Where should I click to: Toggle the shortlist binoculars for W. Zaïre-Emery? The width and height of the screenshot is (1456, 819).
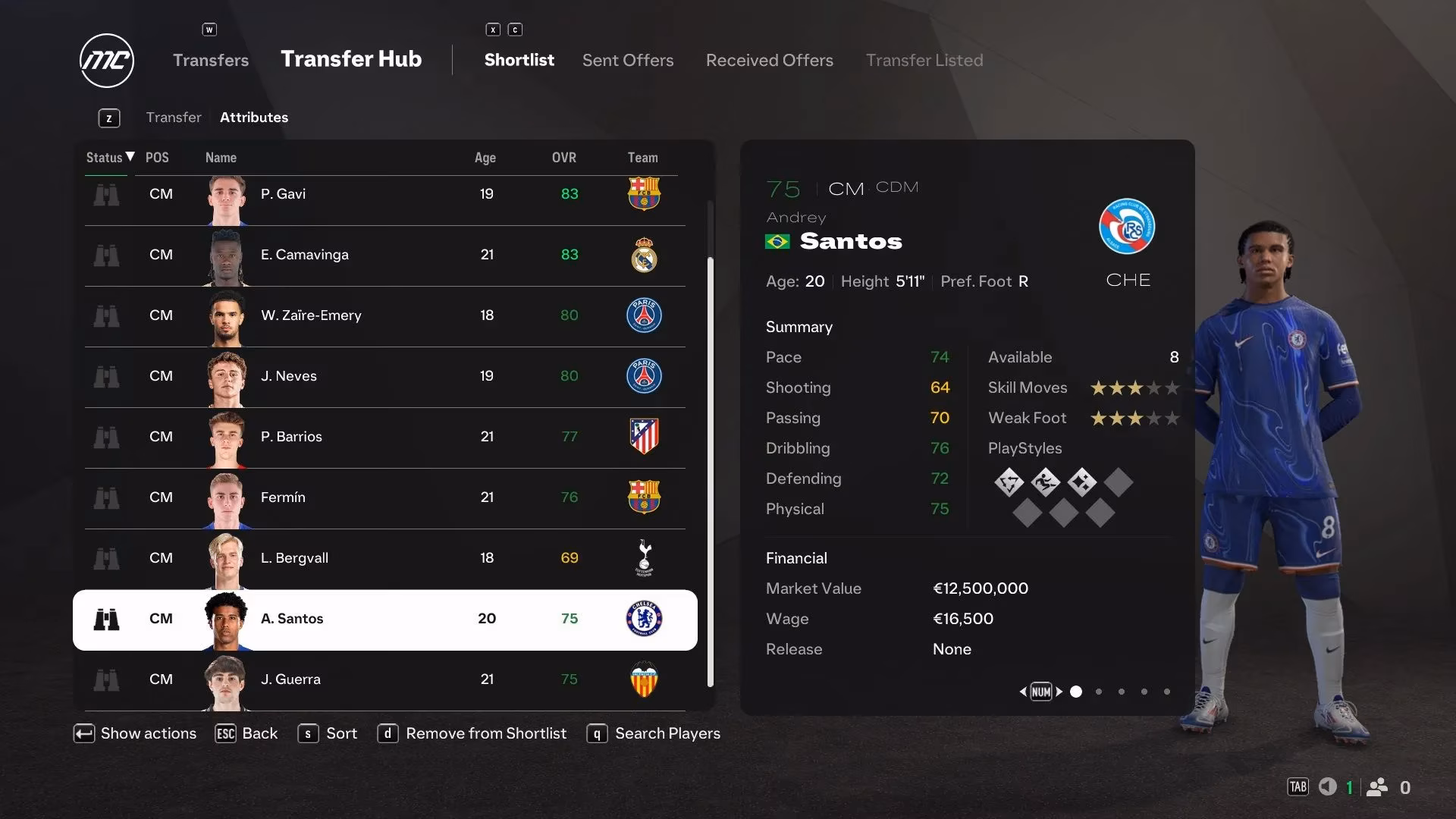(x=108, y=316)
